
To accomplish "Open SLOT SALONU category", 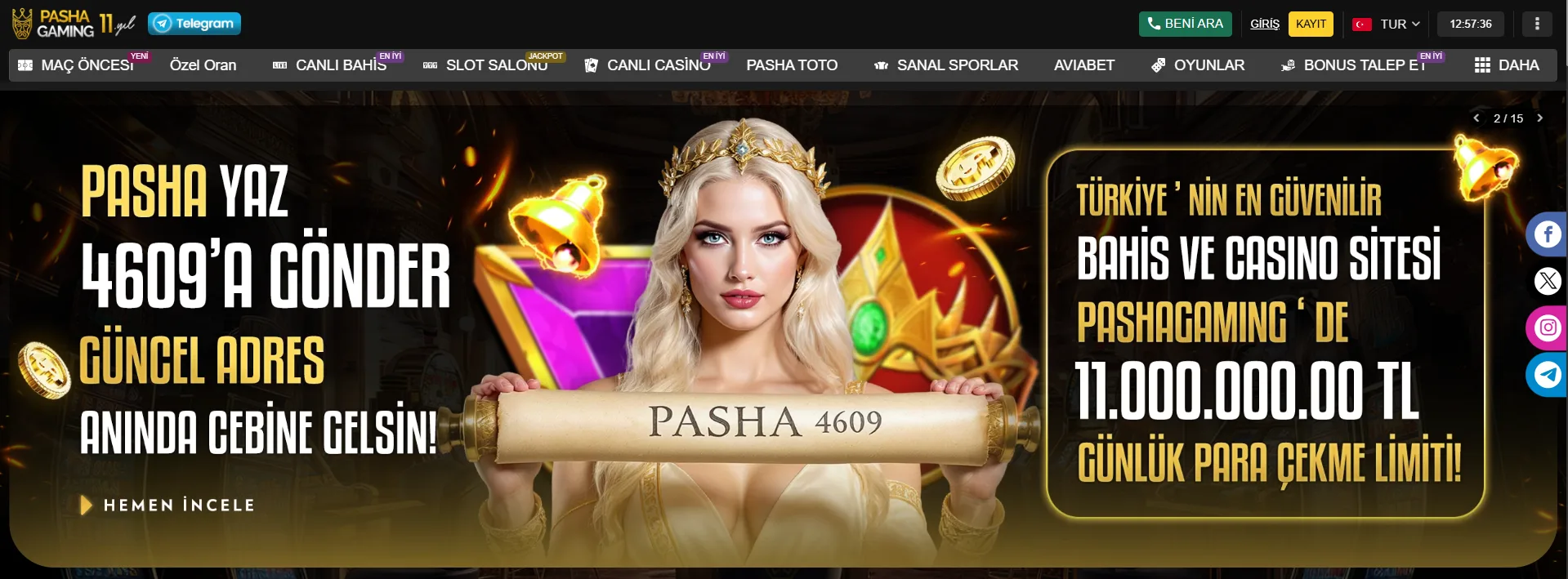I will pos(486,65).
